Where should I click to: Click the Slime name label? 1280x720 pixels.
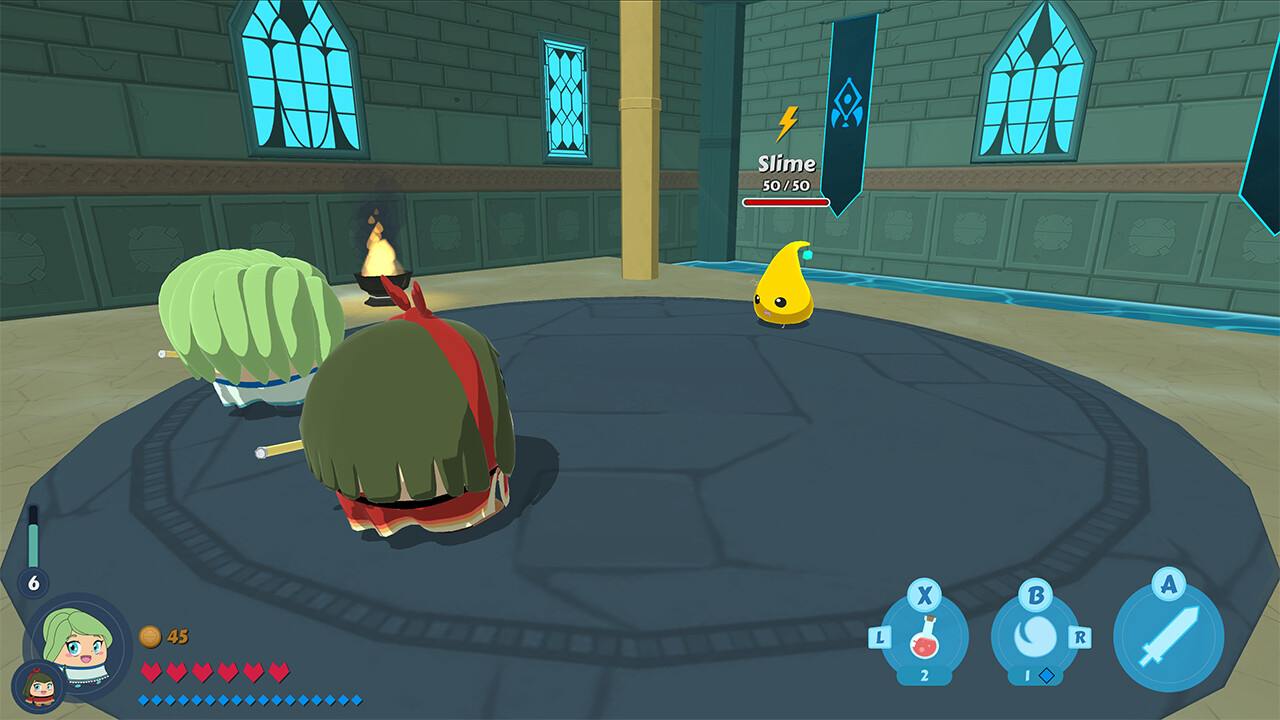pyautogui.click(x=786, y=163)
